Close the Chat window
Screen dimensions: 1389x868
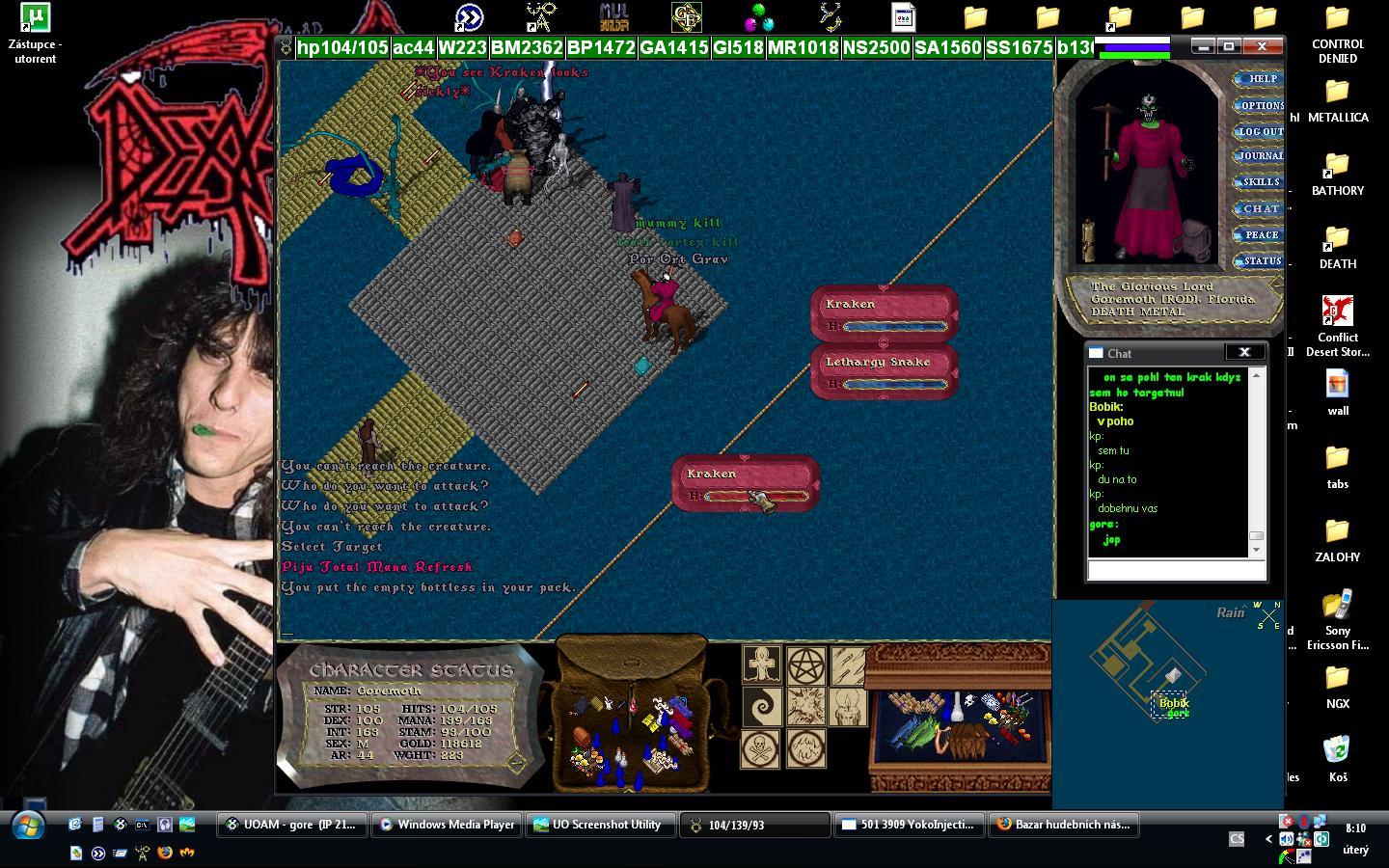click(1243, 353)
